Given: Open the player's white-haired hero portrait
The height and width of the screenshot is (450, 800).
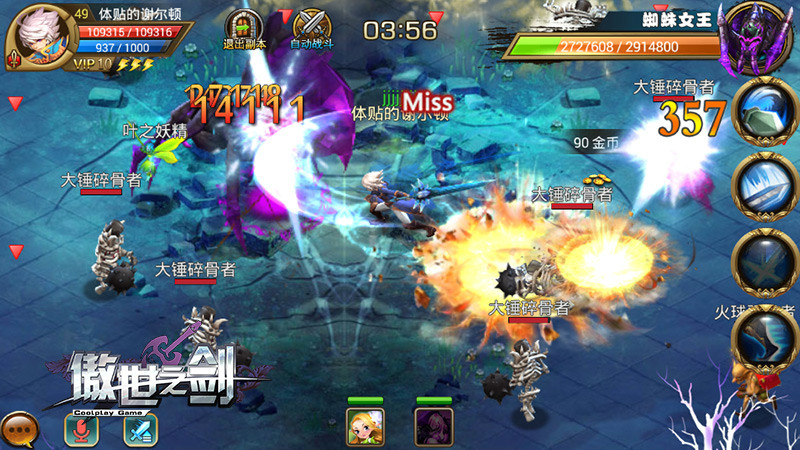Looking at the screenshot, I should [x=37, y=33].
